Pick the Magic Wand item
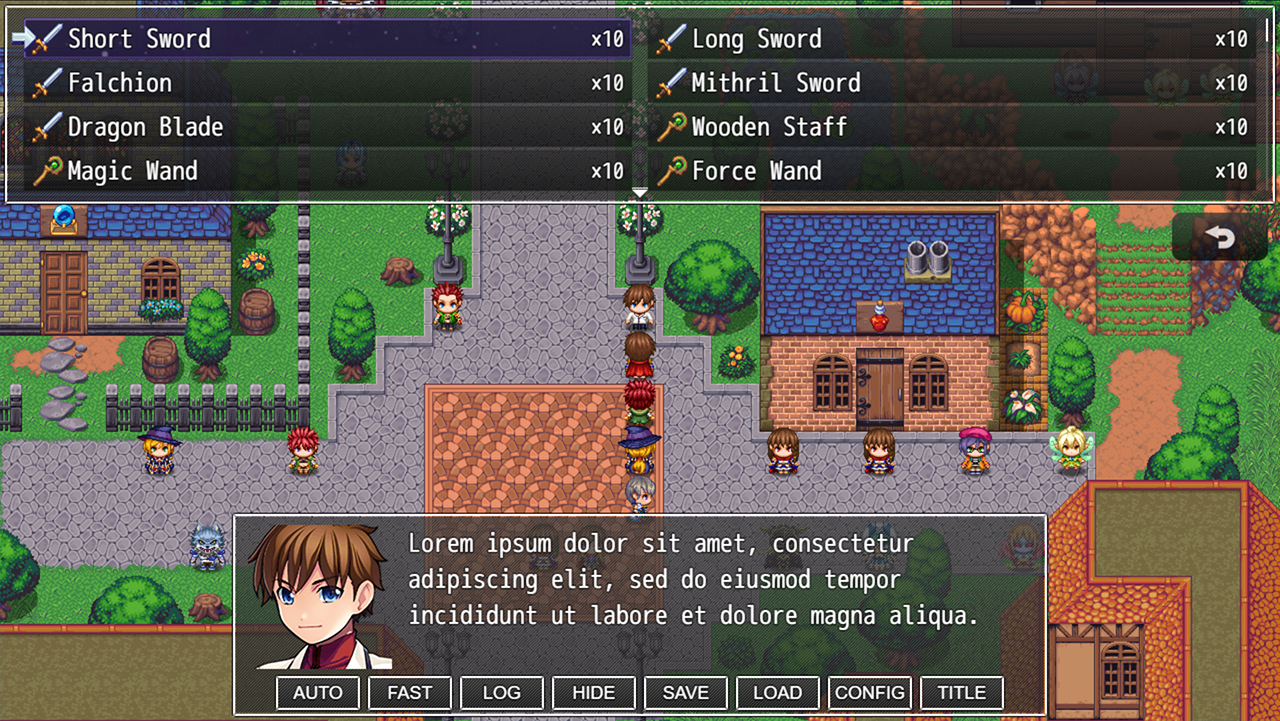Viewport: 1280px width, 721px height. [328, 171]
